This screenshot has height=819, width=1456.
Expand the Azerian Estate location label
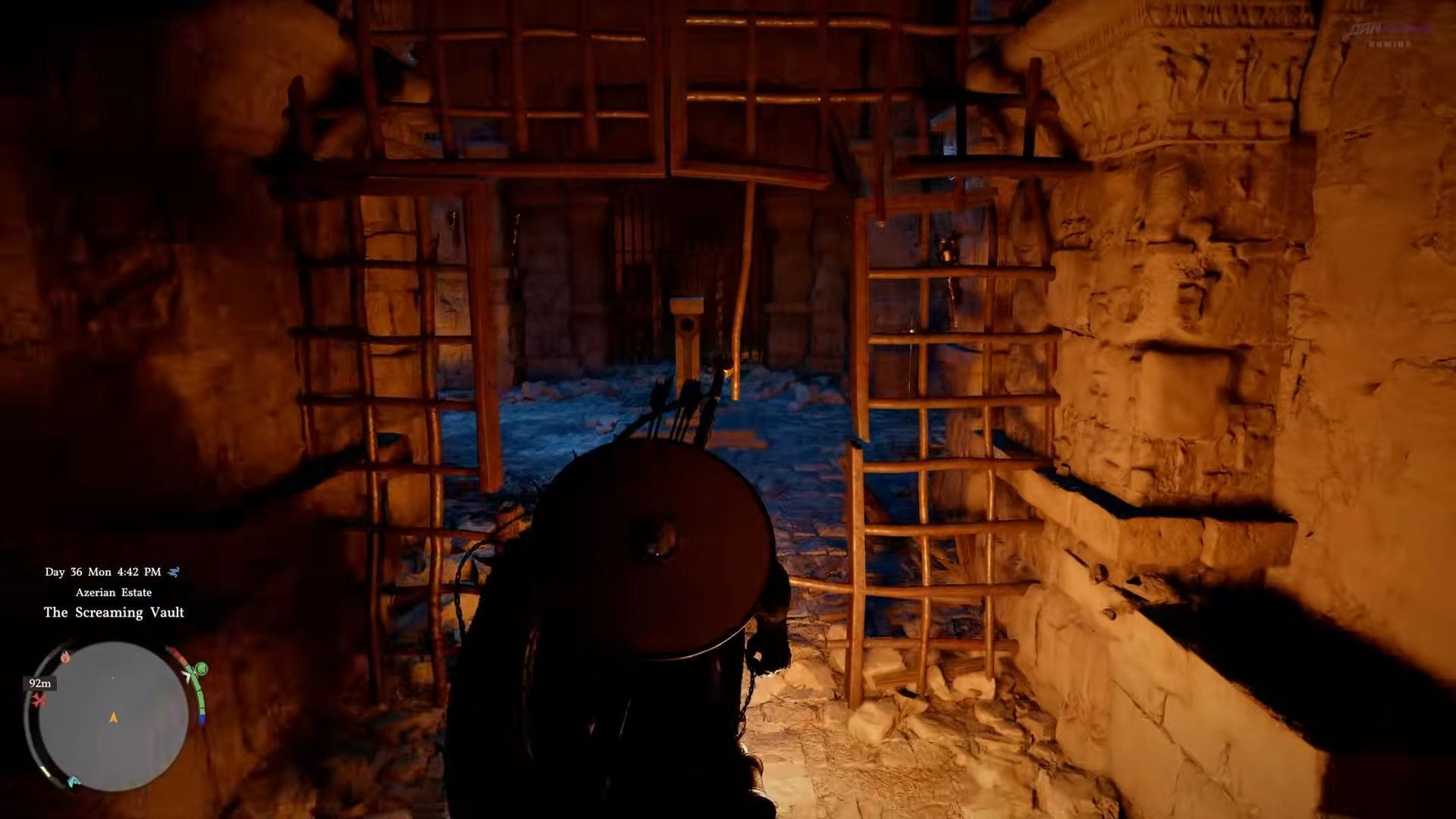pos(114,592)
